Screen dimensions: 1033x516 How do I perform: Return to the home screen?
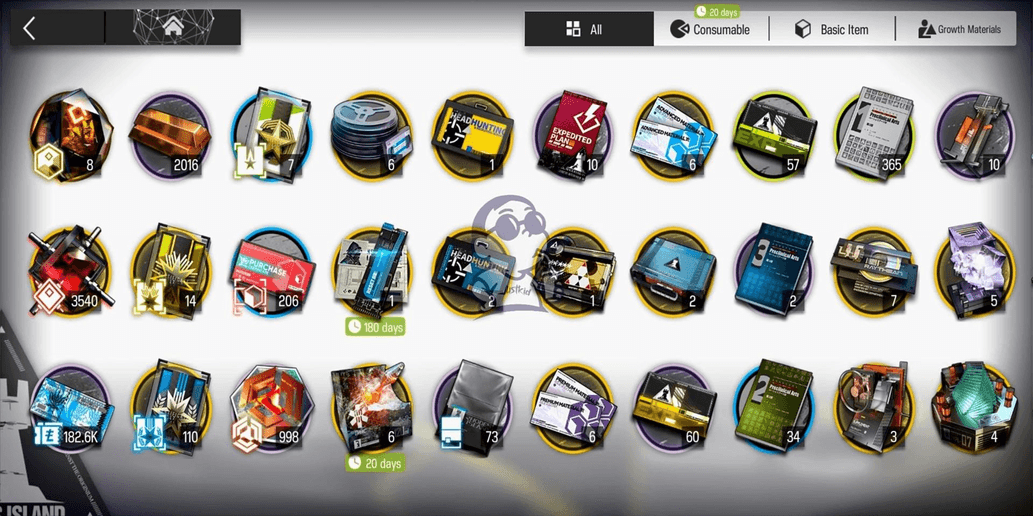[x=175, y=28]
